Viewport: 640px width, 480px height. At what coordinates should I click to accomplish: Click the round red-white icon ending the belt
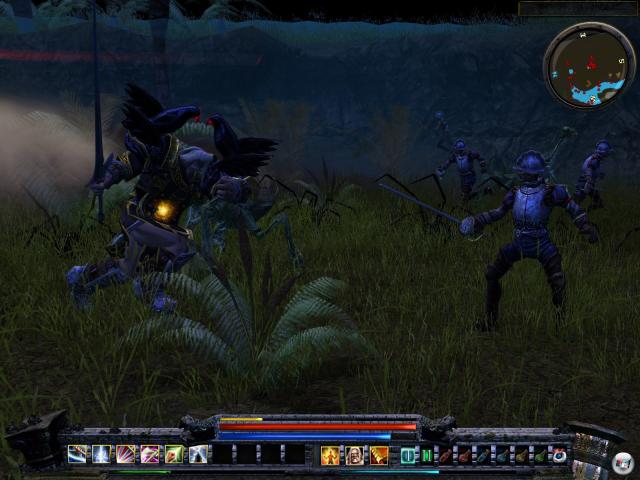tap(559, 456)
